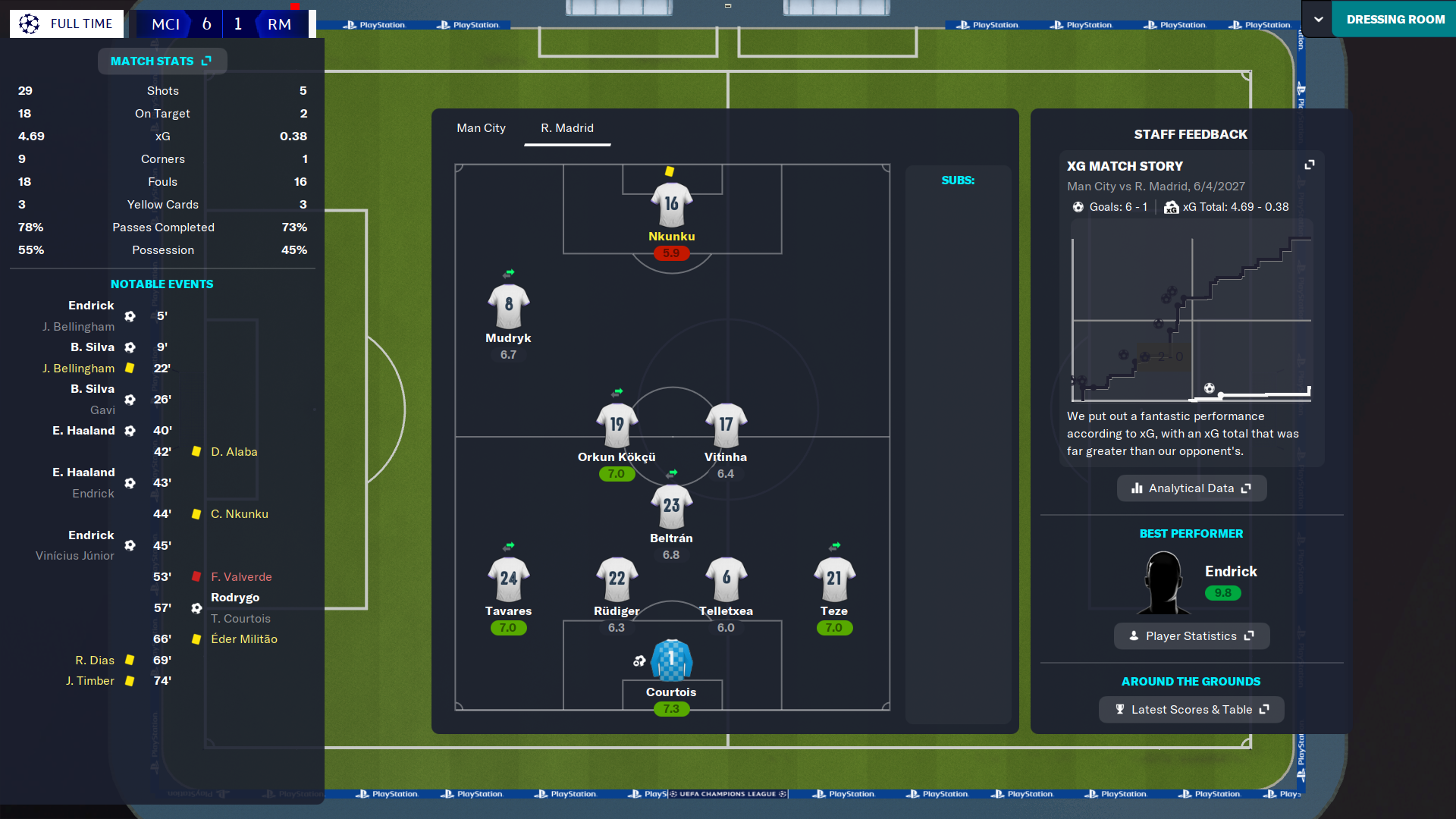
Task: Select Nkunku's number 16 shirt
Action: (x=671, y=205)
